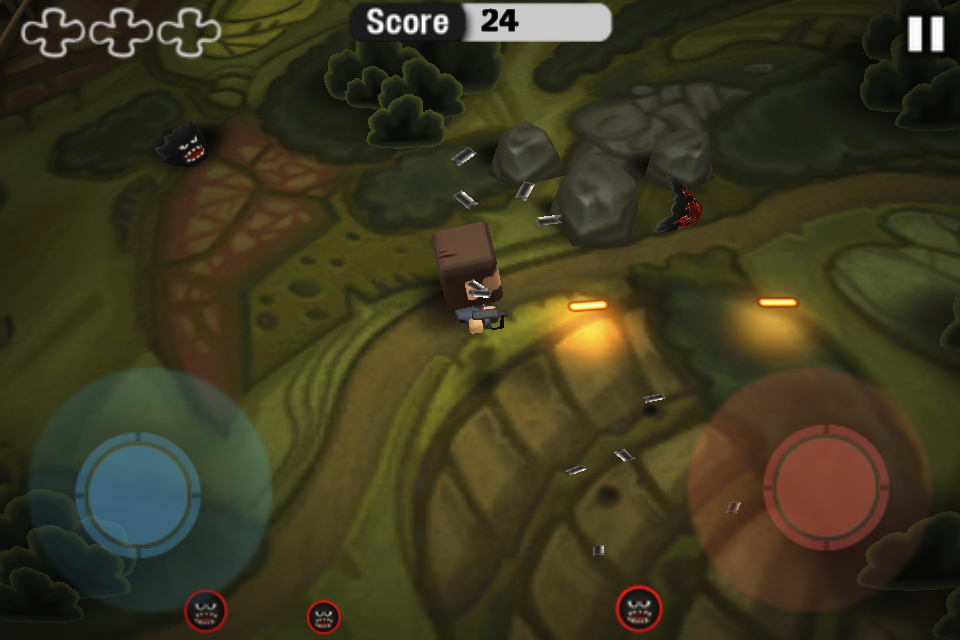This screenshot has width=960, height=640.
Task: Tap the red fire joystick
Action: tap(825, 486)
